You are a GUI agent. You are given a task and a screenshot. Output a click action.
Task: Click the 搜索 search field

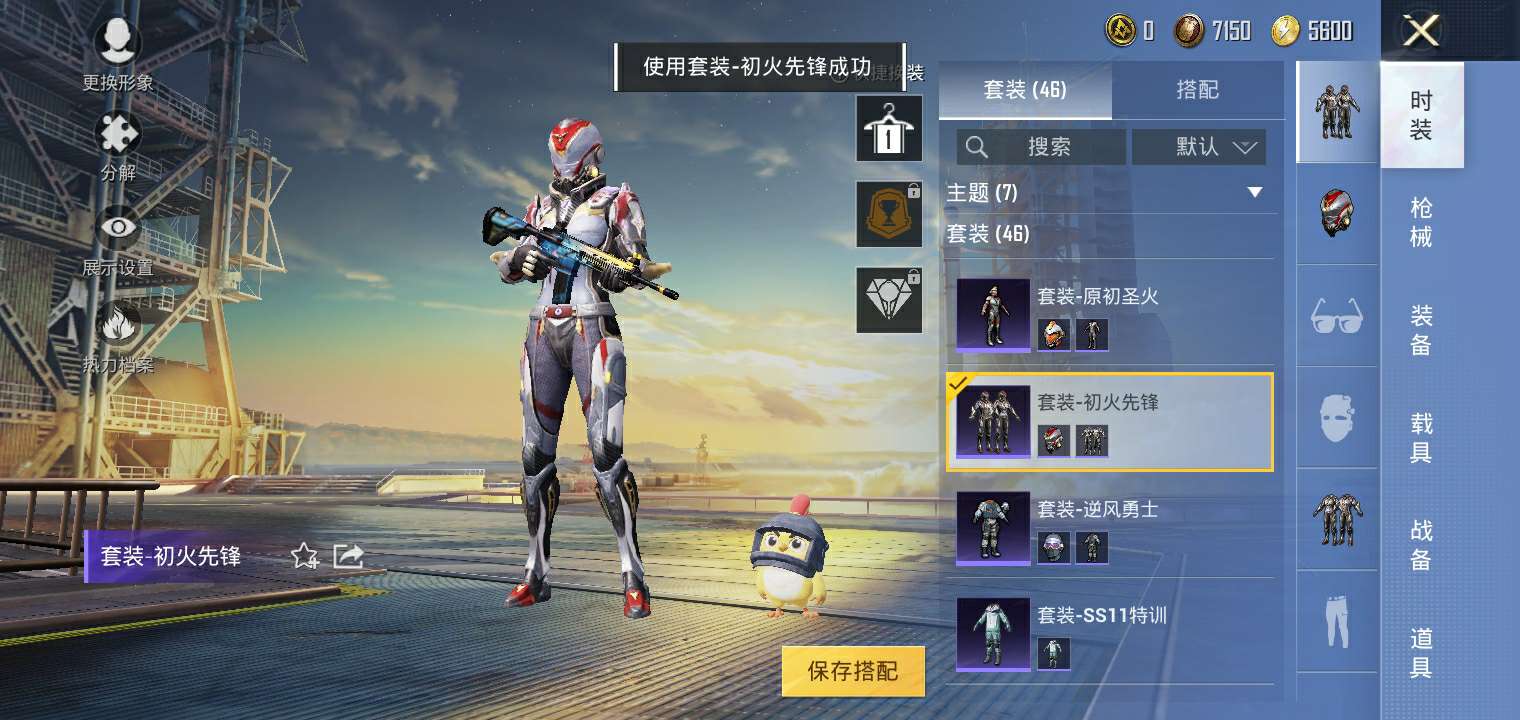(1040, 147)
